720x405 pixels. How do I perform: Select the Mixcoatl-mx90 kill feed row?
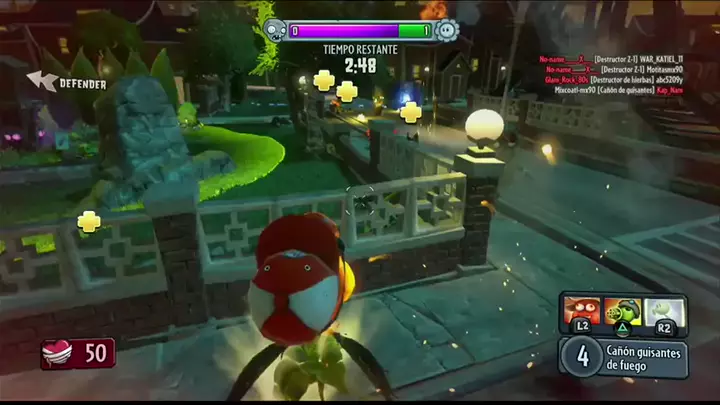point(620,89)
